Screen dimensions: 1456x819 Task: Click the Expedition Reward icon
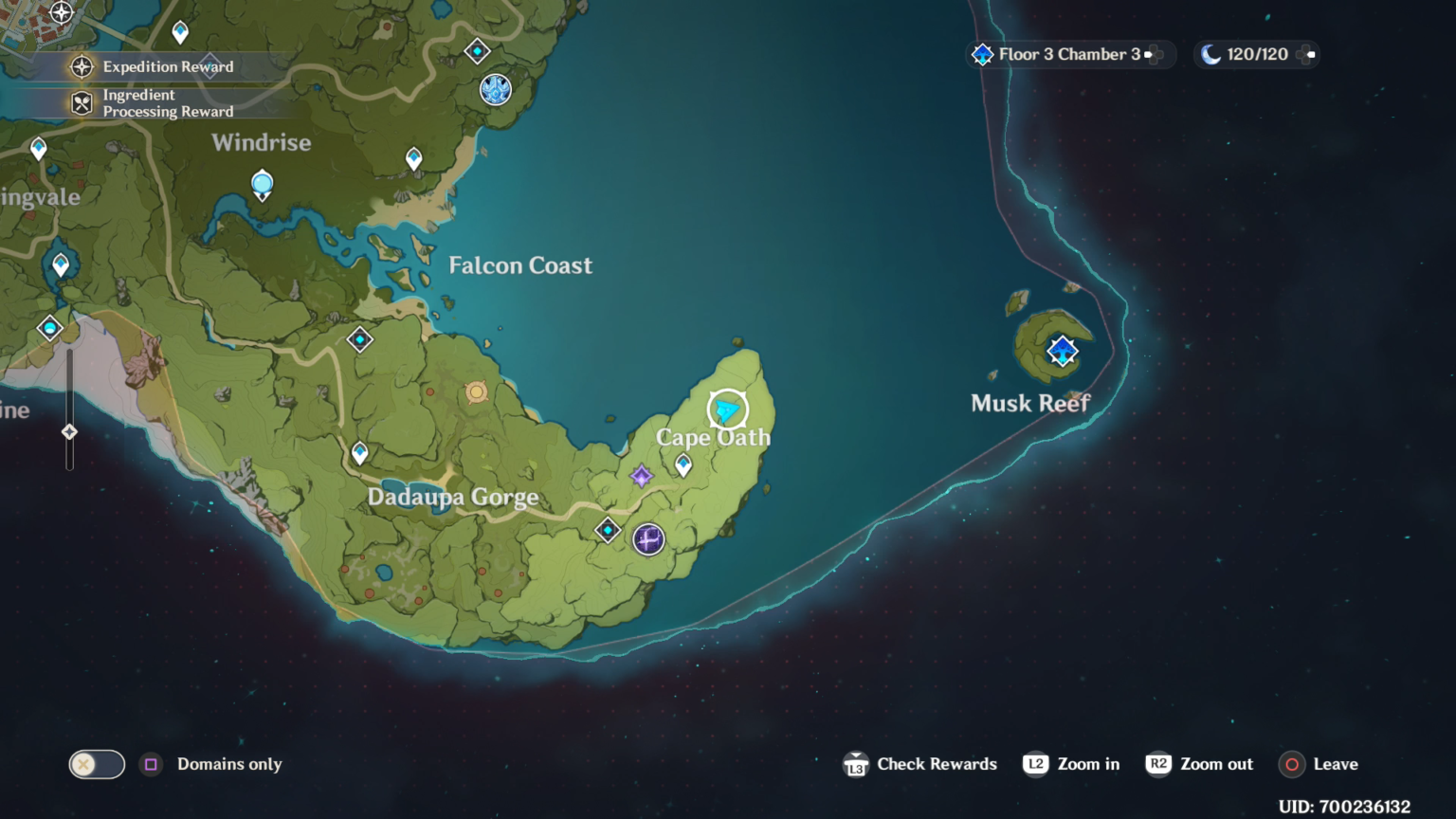83,67
